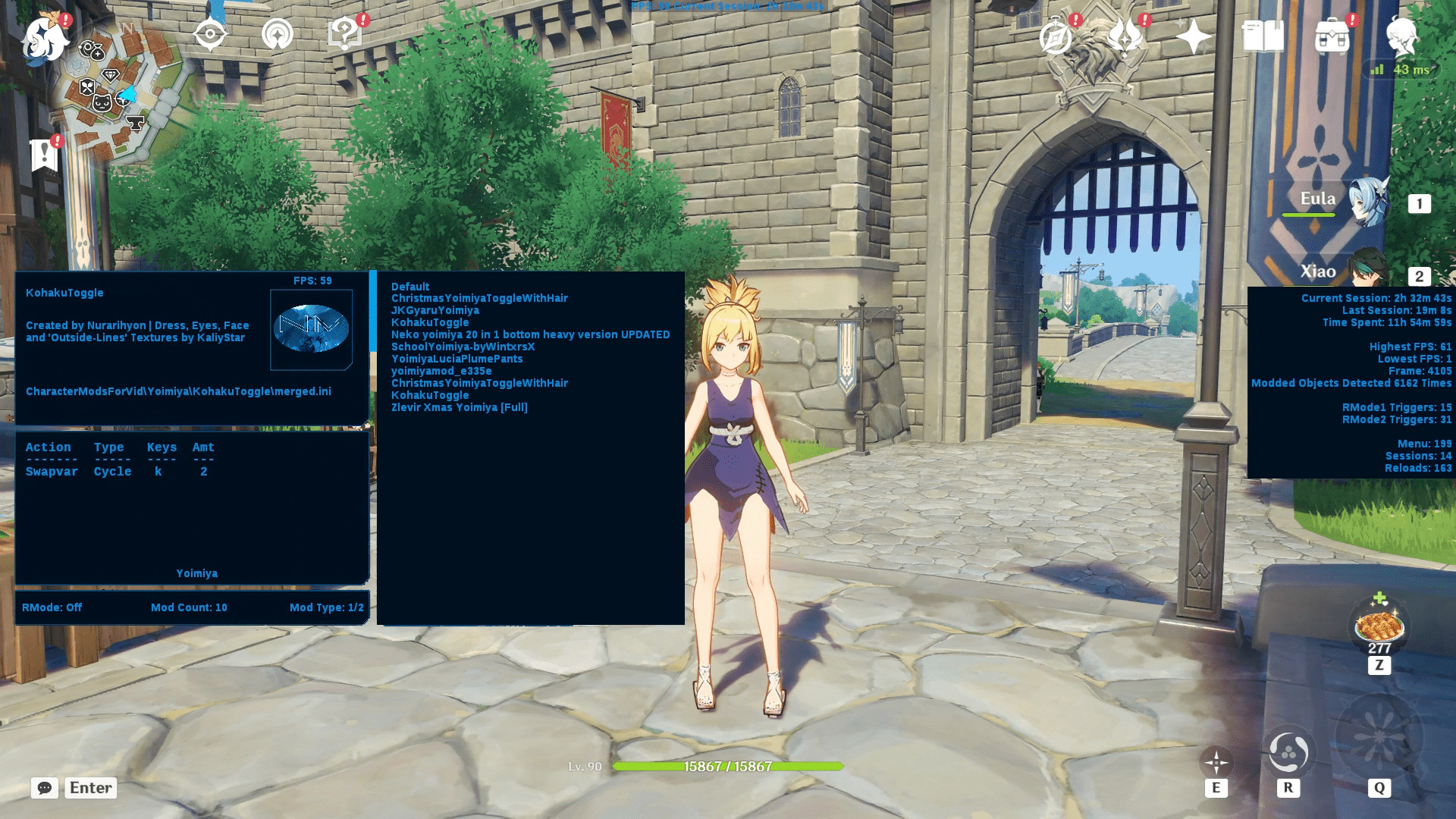Select the Default mod entry
Image resolution: width=1456 pixels, height=819 pixels.
[409, 287]
